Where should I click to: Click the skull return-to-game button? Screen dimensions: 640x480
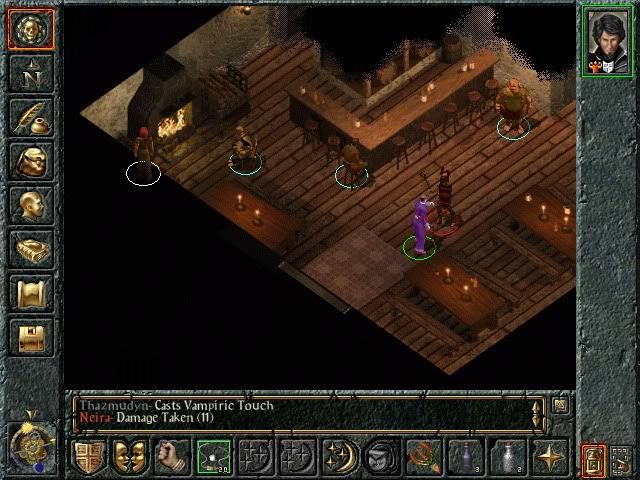30,29
